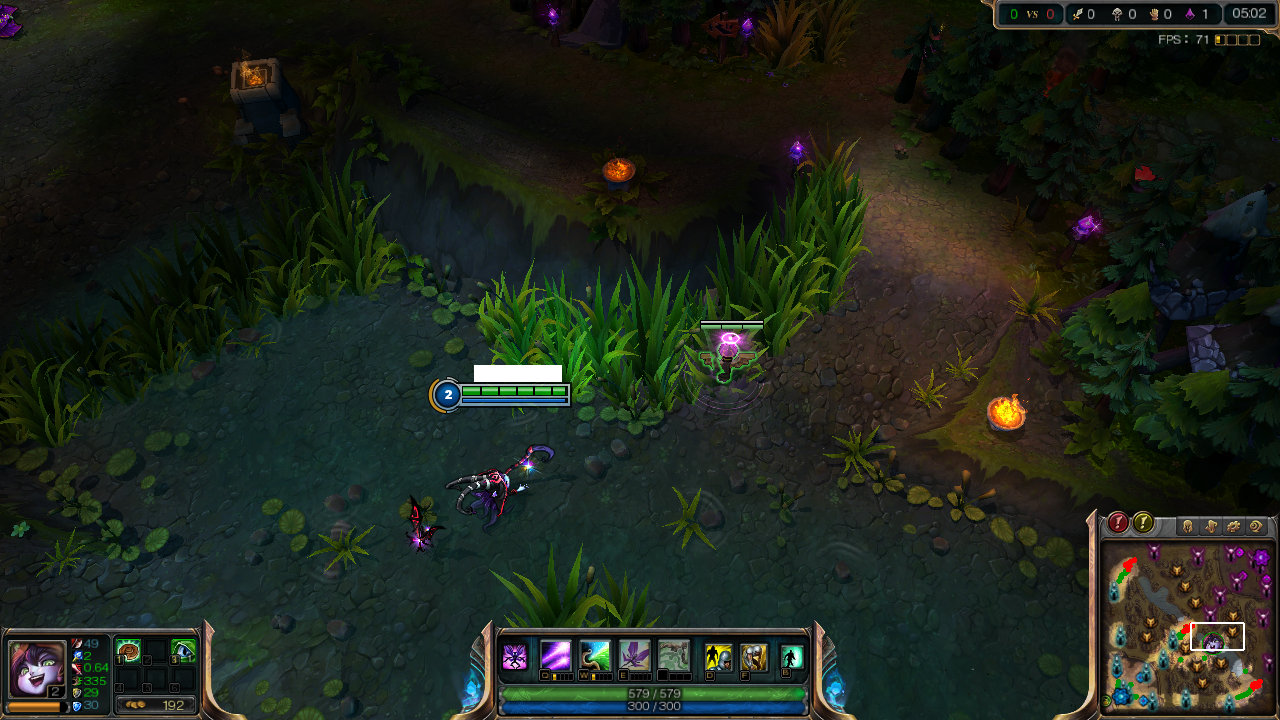The image size is (1280, 720).
Task: Cast the purple bolt Q ability
Action: pos(556,656)
